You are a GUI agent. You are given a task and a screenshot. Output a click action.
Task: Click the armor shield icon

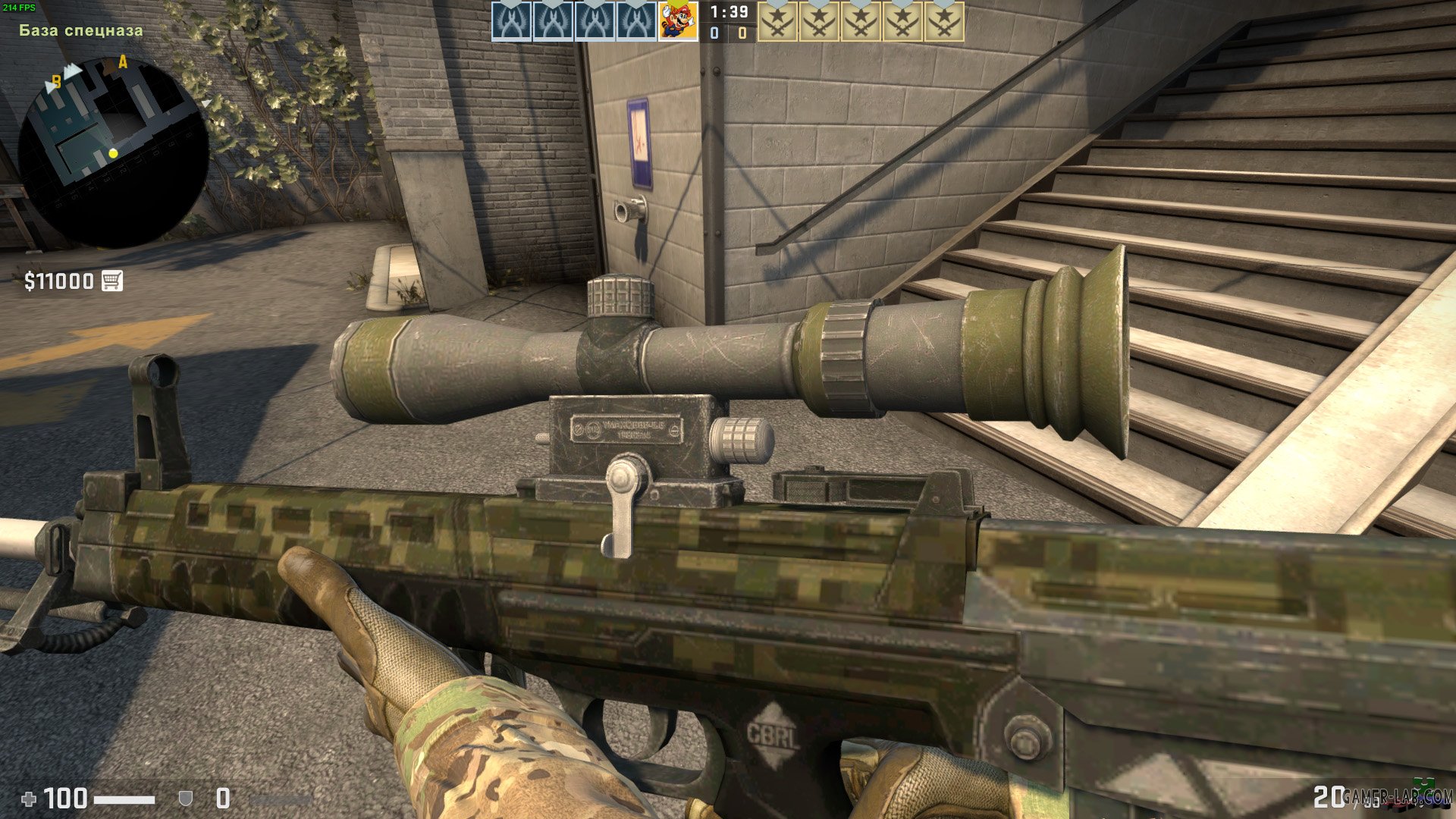point(185,798)
